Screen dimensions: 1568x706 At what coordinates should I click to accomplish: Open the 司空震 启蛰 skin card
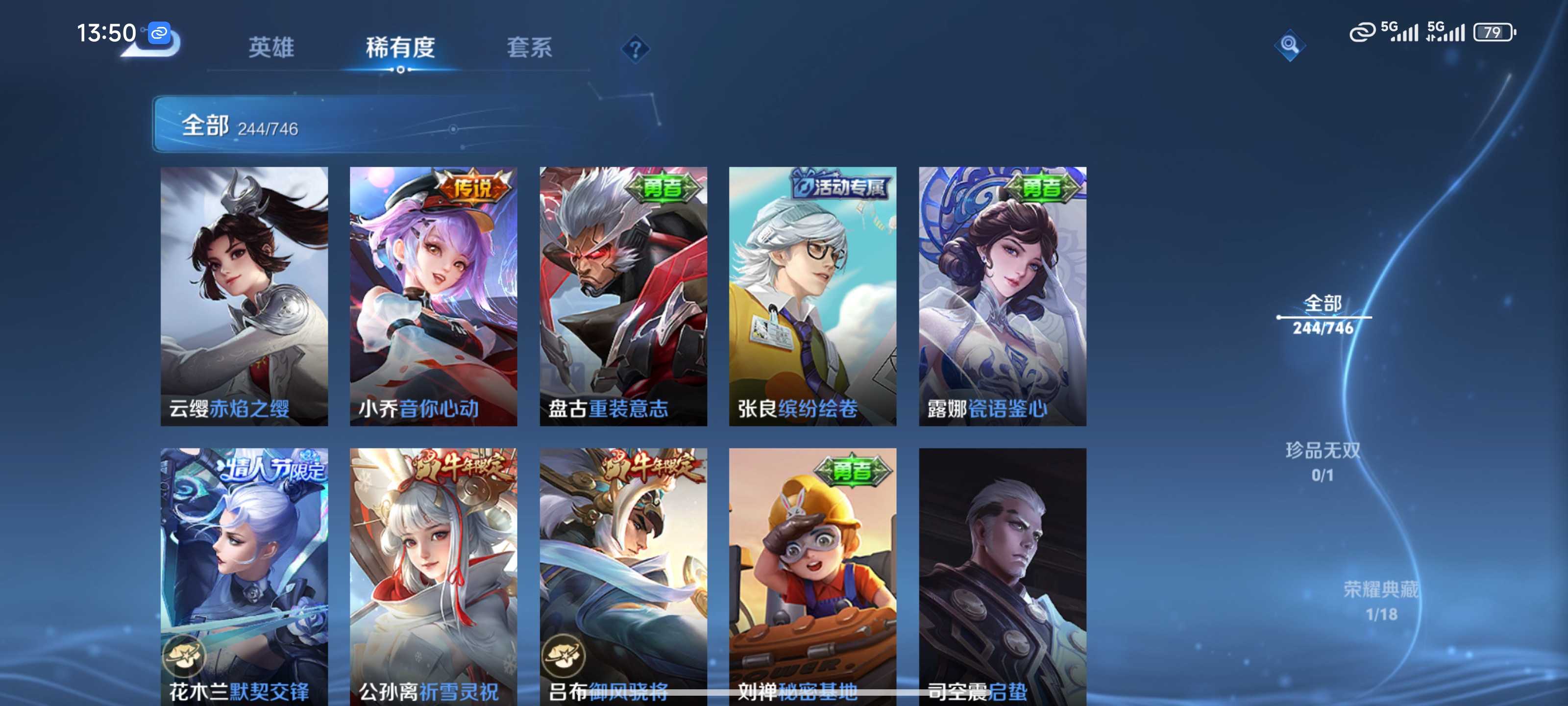(x=1003, y=576)
